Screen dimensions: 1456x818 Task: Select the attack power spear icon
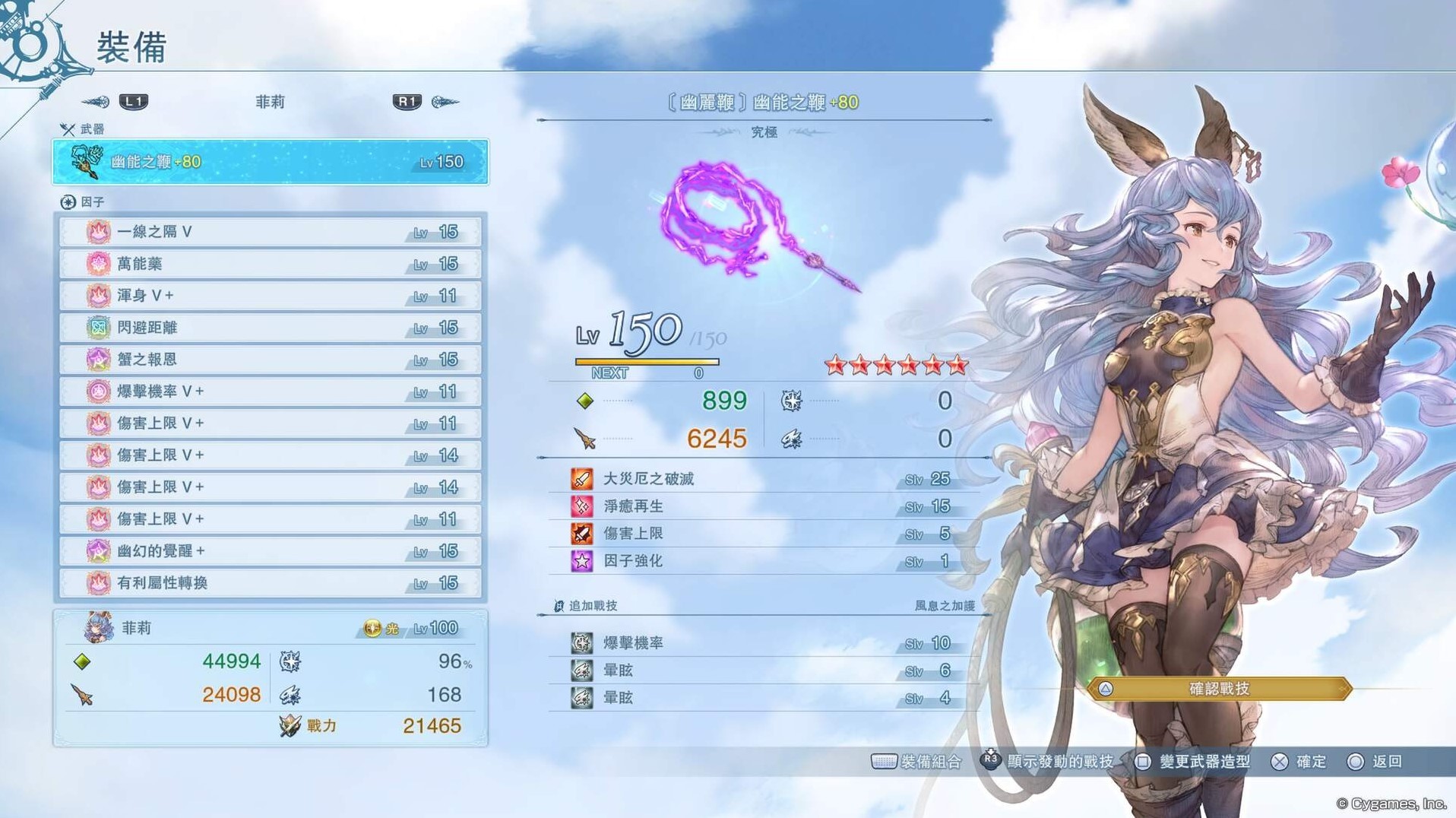[x=585, y=439]
